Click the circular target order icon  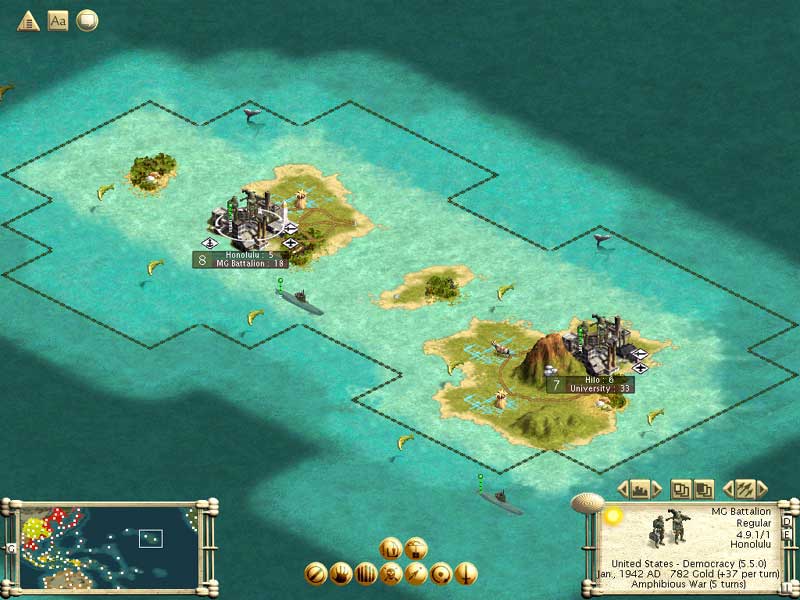point(441,574)
